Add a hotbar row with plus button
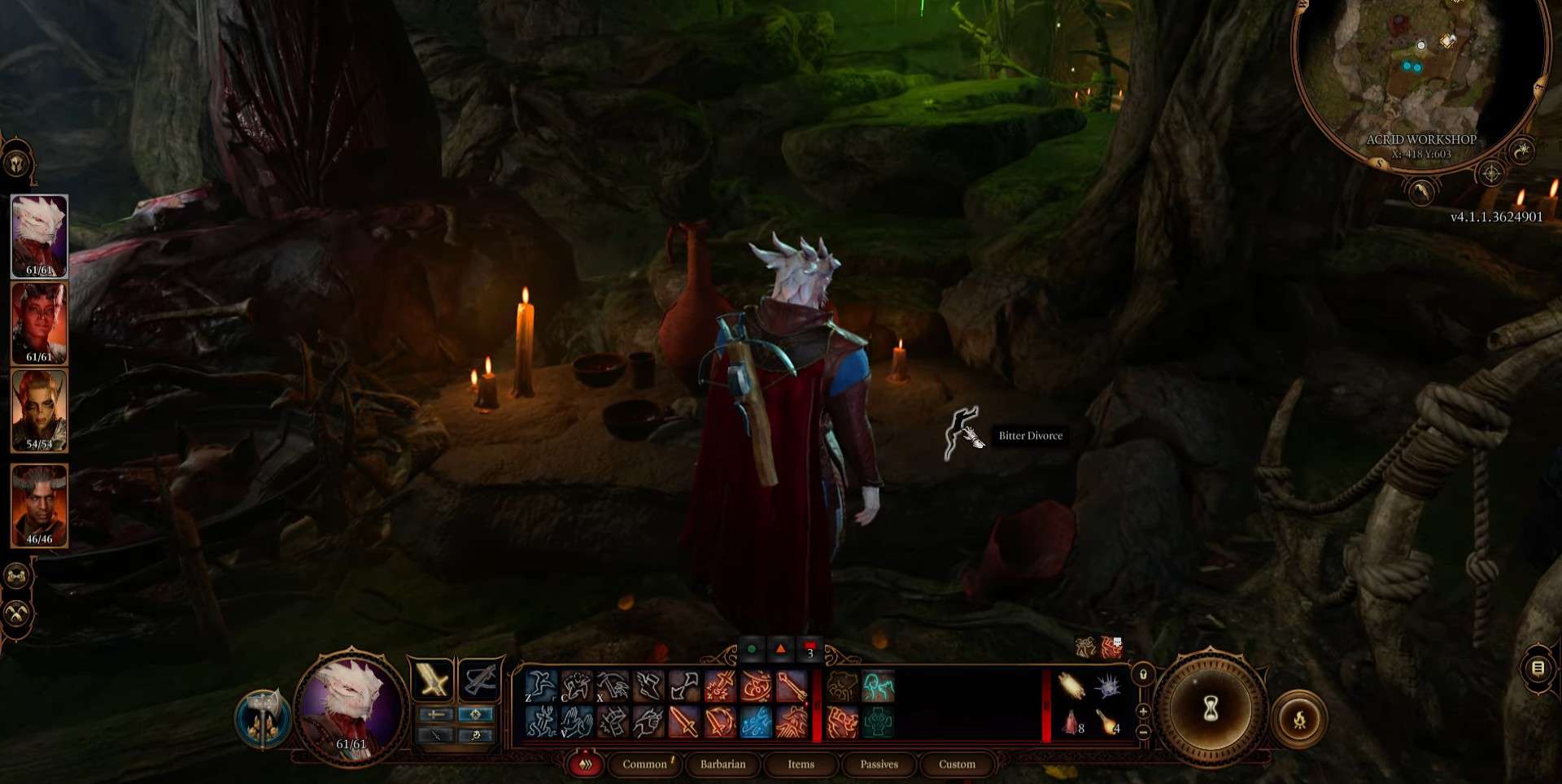Screen dimensions: 1562x784 pyautogui.click(x=1143, y=712)
